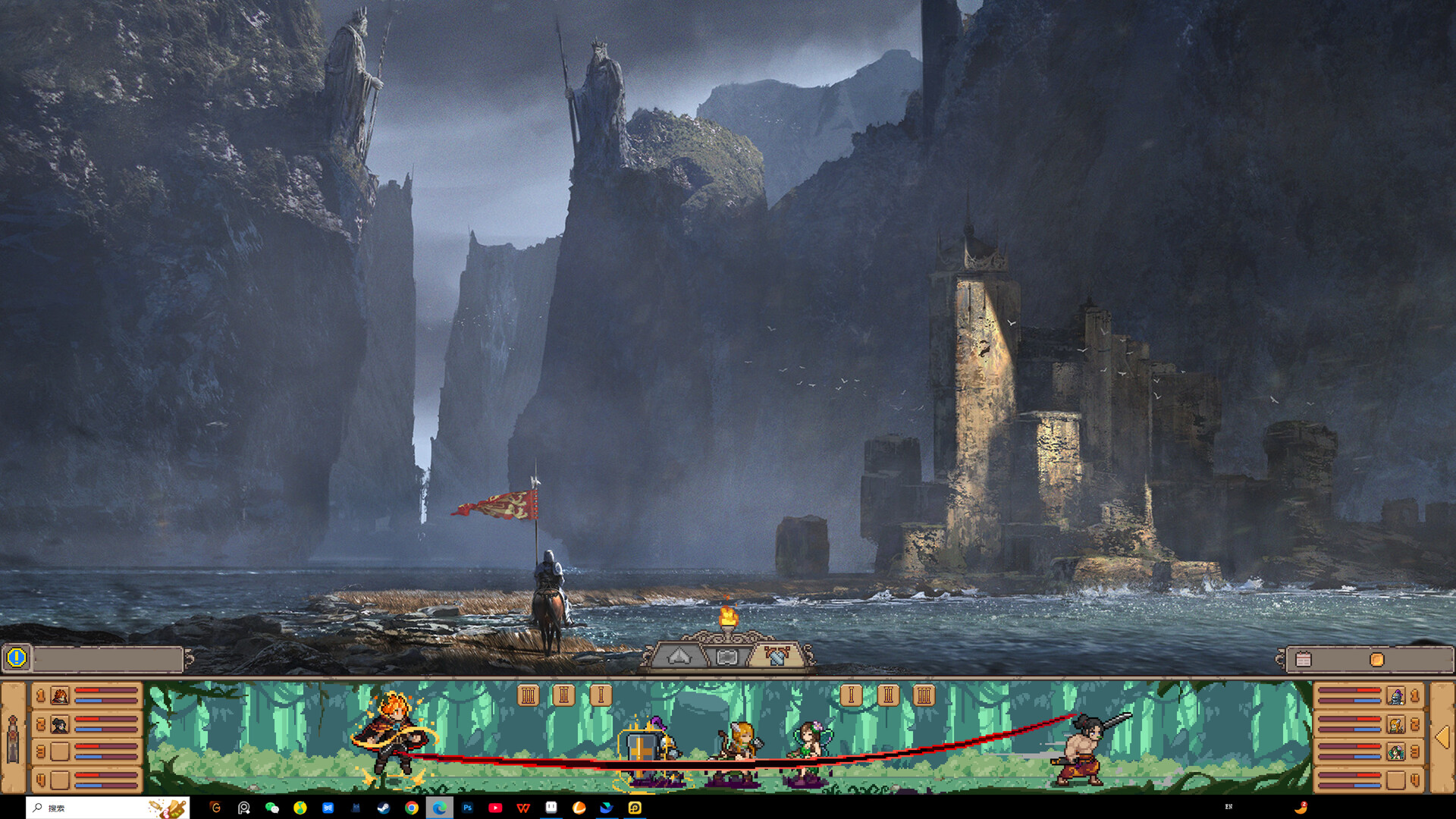Select the right formation rank marker I

[x=851, y=694]
